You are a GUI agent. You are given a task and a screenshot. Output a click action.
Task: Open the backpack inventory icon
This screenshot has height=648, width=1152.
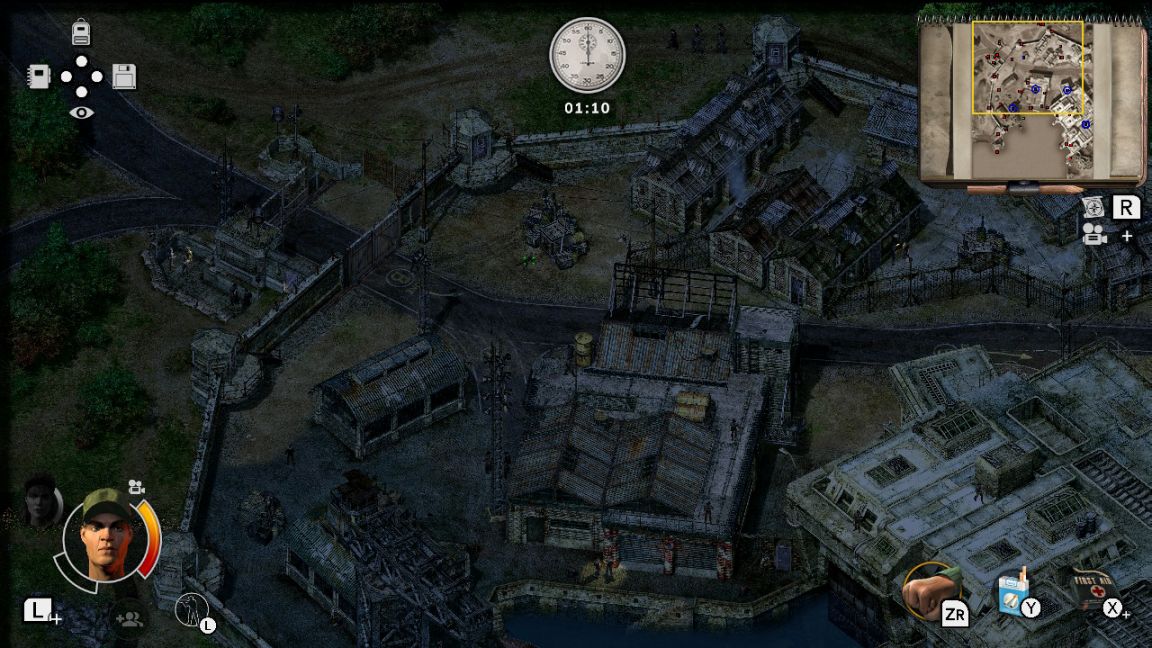[81, 33]
